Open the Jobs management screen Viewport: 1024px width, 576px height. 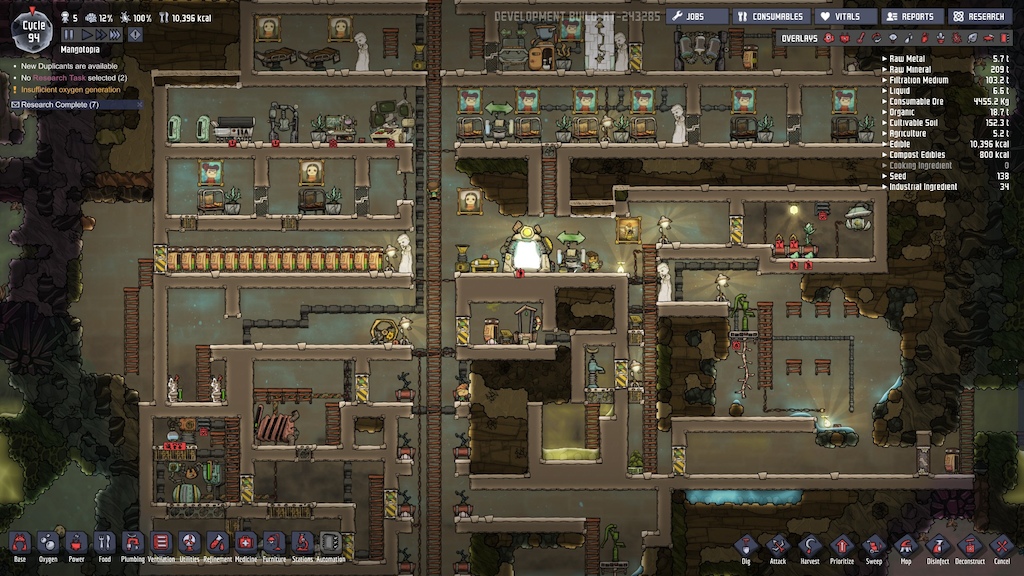(696, 16)
